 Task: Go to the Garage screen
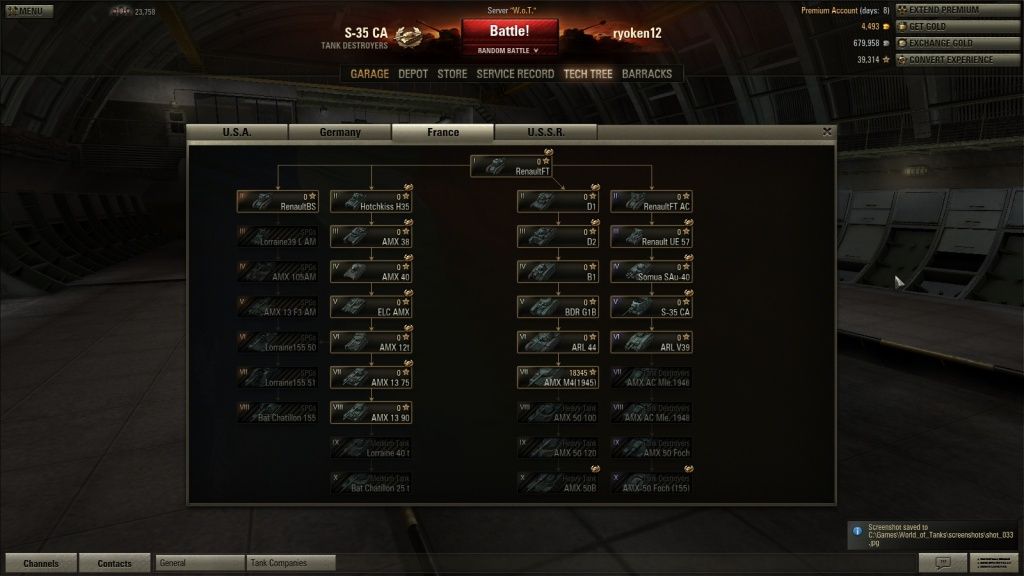pyautogui.click(x=369, y=74)
